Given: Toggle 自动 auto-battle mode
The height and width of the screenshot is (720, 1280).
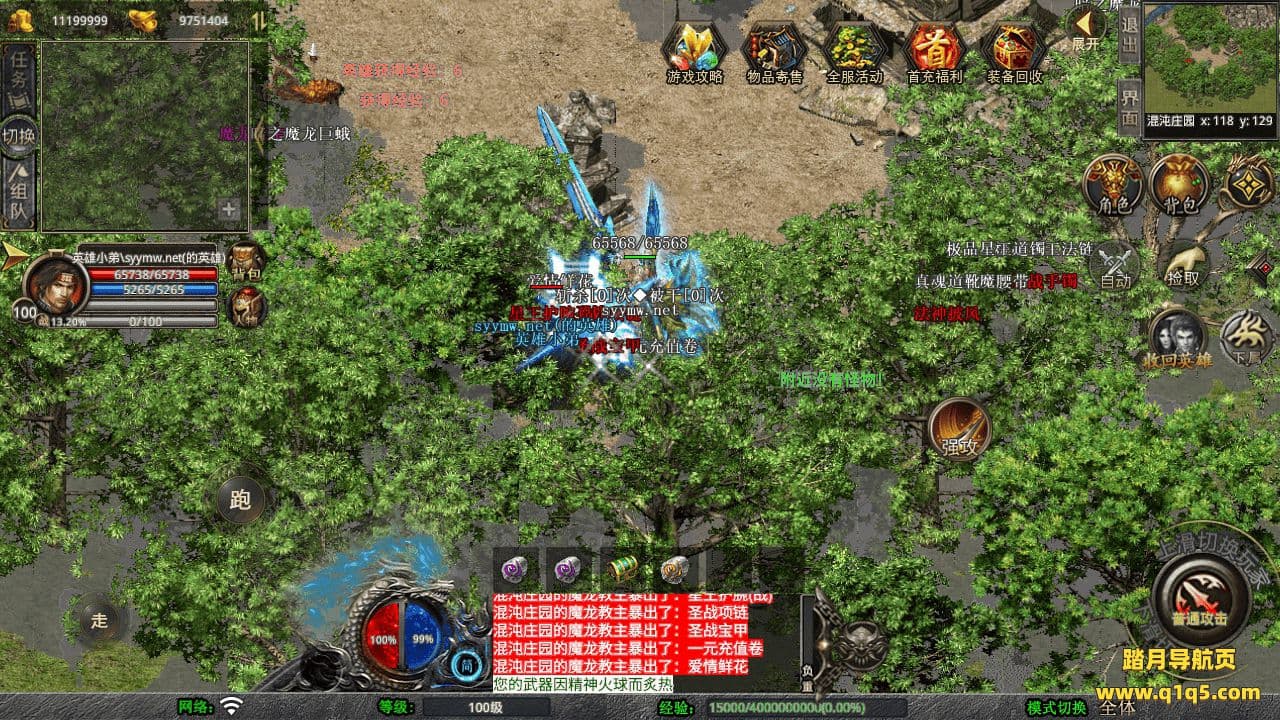Looking at the screenshot, I should (x=1115, y=266).
